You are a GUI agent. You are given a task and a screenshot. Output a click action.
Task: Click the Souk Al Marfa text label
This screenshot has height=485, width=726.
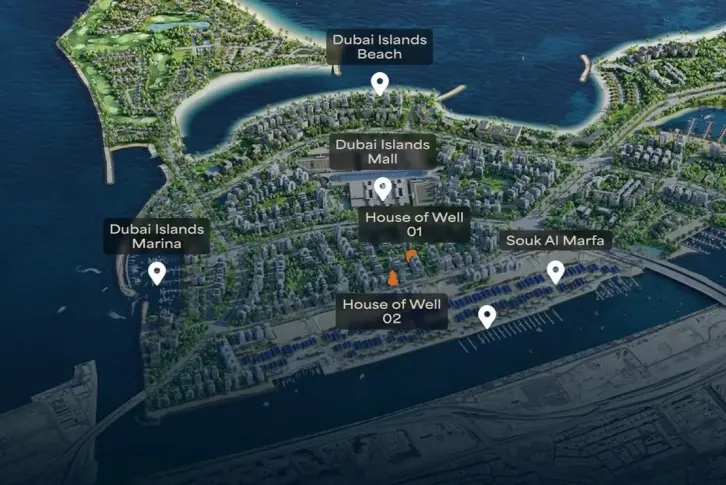(556, 240)
